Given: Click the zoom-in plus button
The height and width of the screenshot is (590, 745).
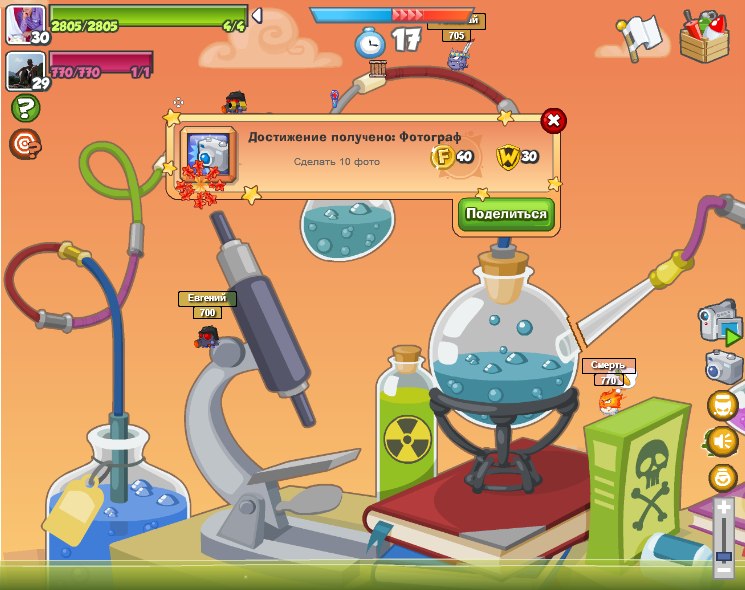Looking at the screenshot, I should click(723, 508).
